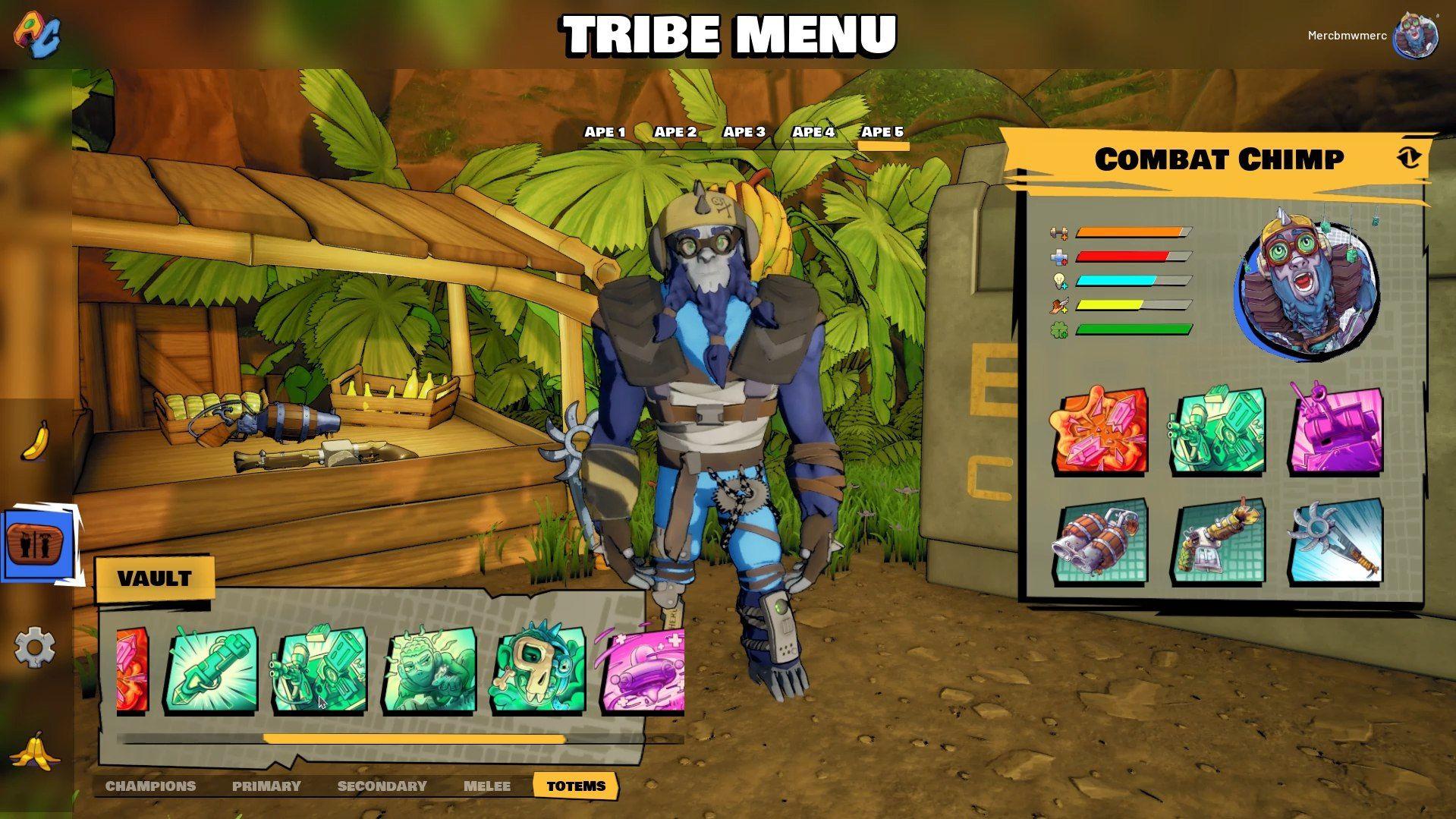
Task: Open the banana peel sidebar icon
Action: point(34,751)
